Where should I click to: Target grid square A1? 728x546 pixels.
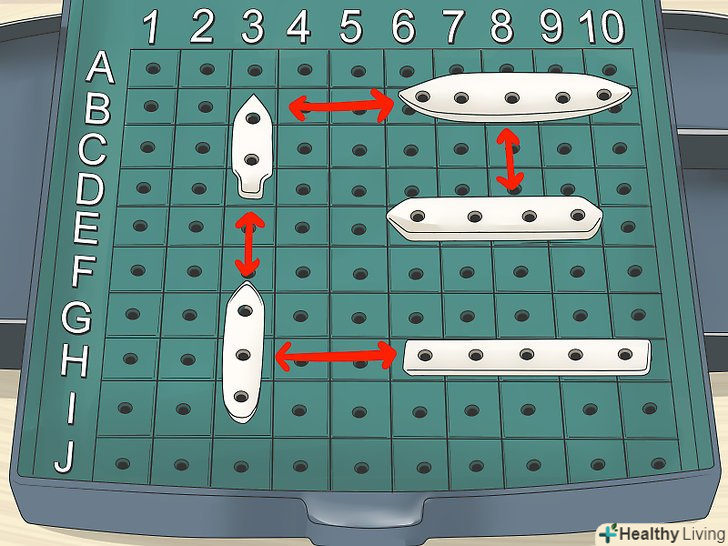pos(152,69)
